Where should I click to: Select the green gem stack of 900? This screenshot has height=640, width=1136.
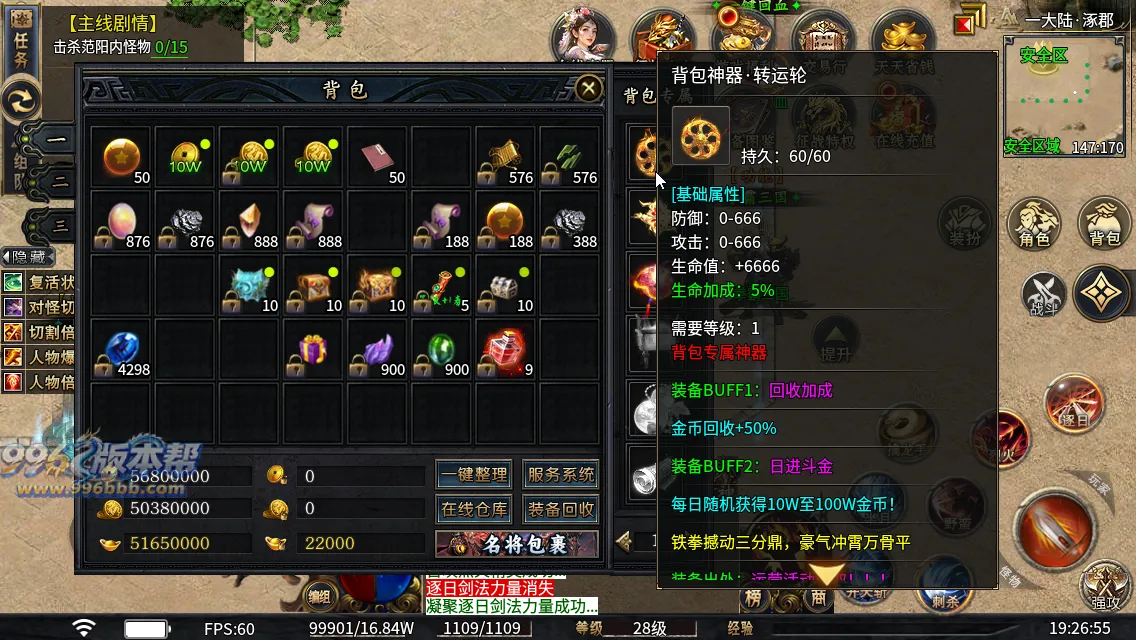coord(441,350)
